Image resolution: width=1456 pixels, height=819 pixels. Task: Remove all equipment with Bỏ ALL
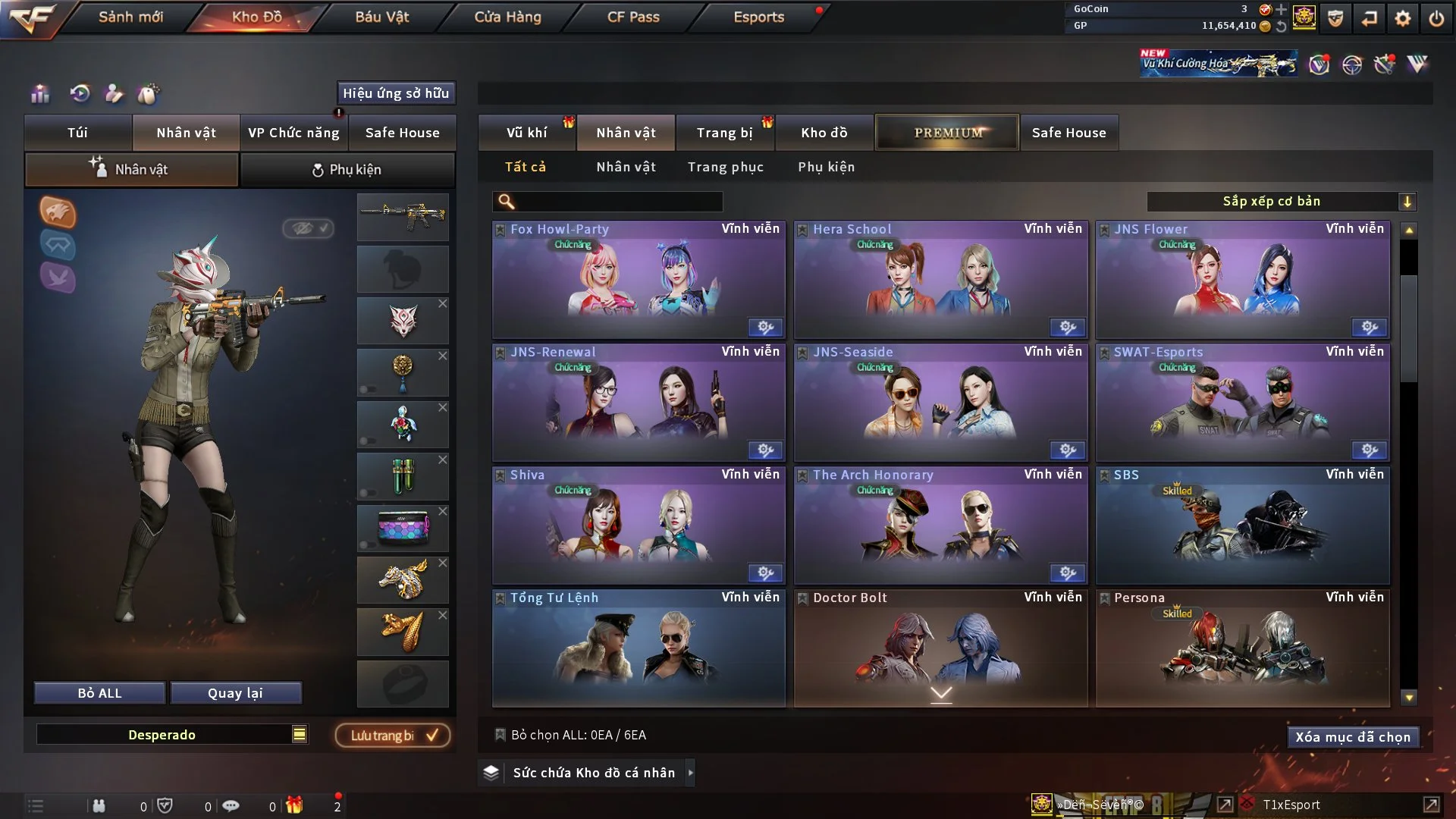(x=99, y=693)
